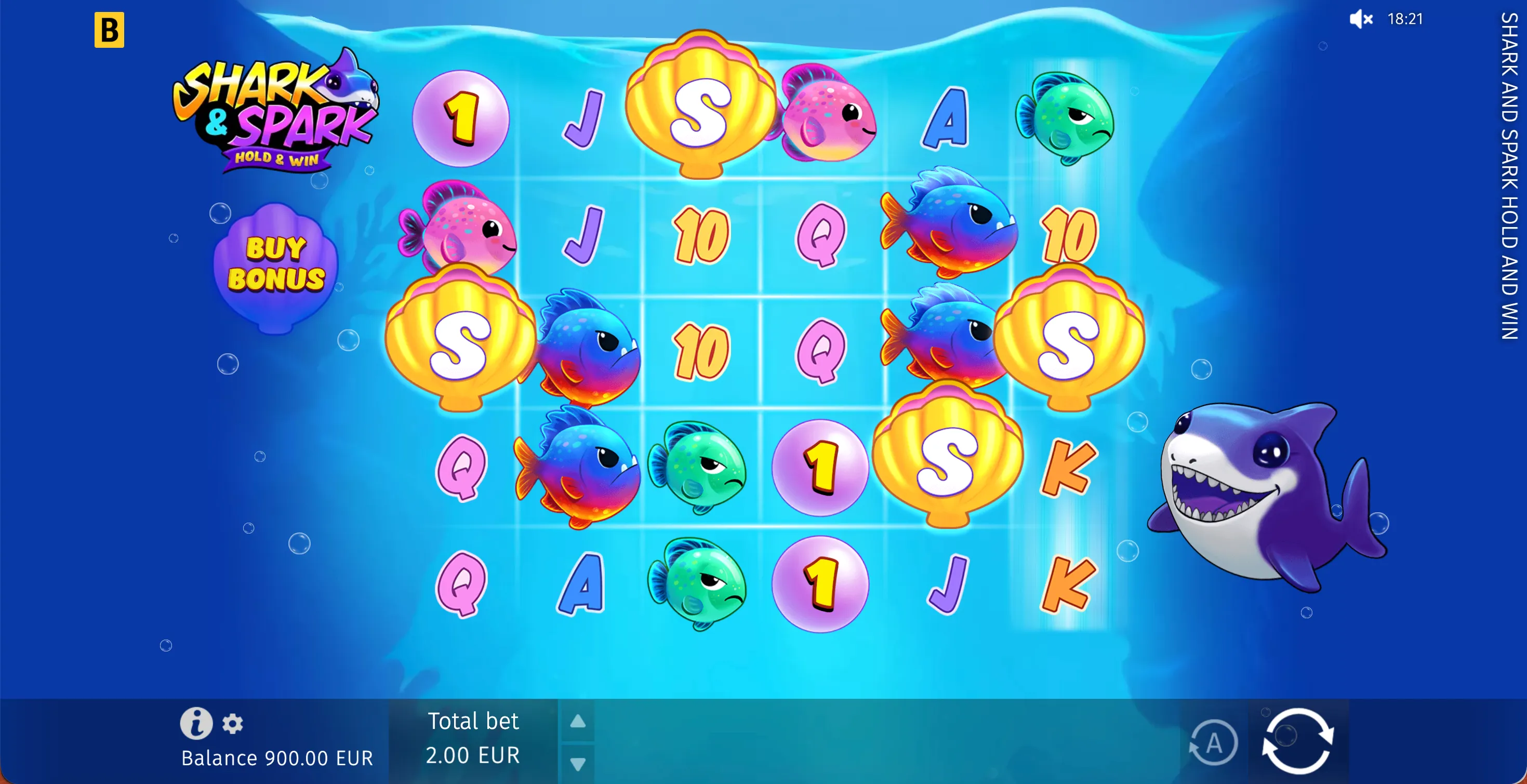Click the Balance 900.00 EUR display
The height and width of the screenshot is (784, 1527).
tap(277, 757)
